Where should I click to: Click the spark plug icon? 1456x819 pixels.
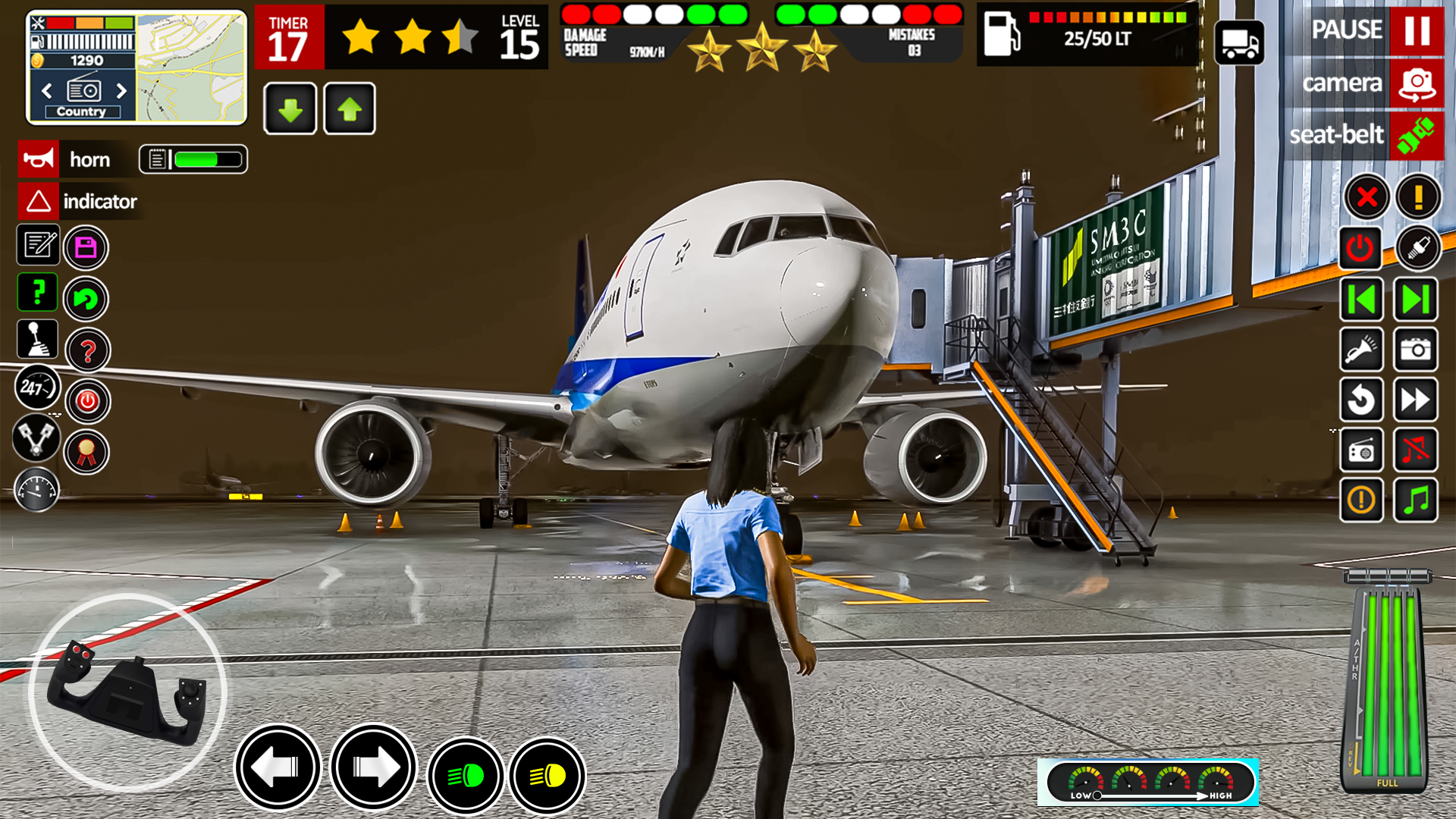[x=1419, y=247]
